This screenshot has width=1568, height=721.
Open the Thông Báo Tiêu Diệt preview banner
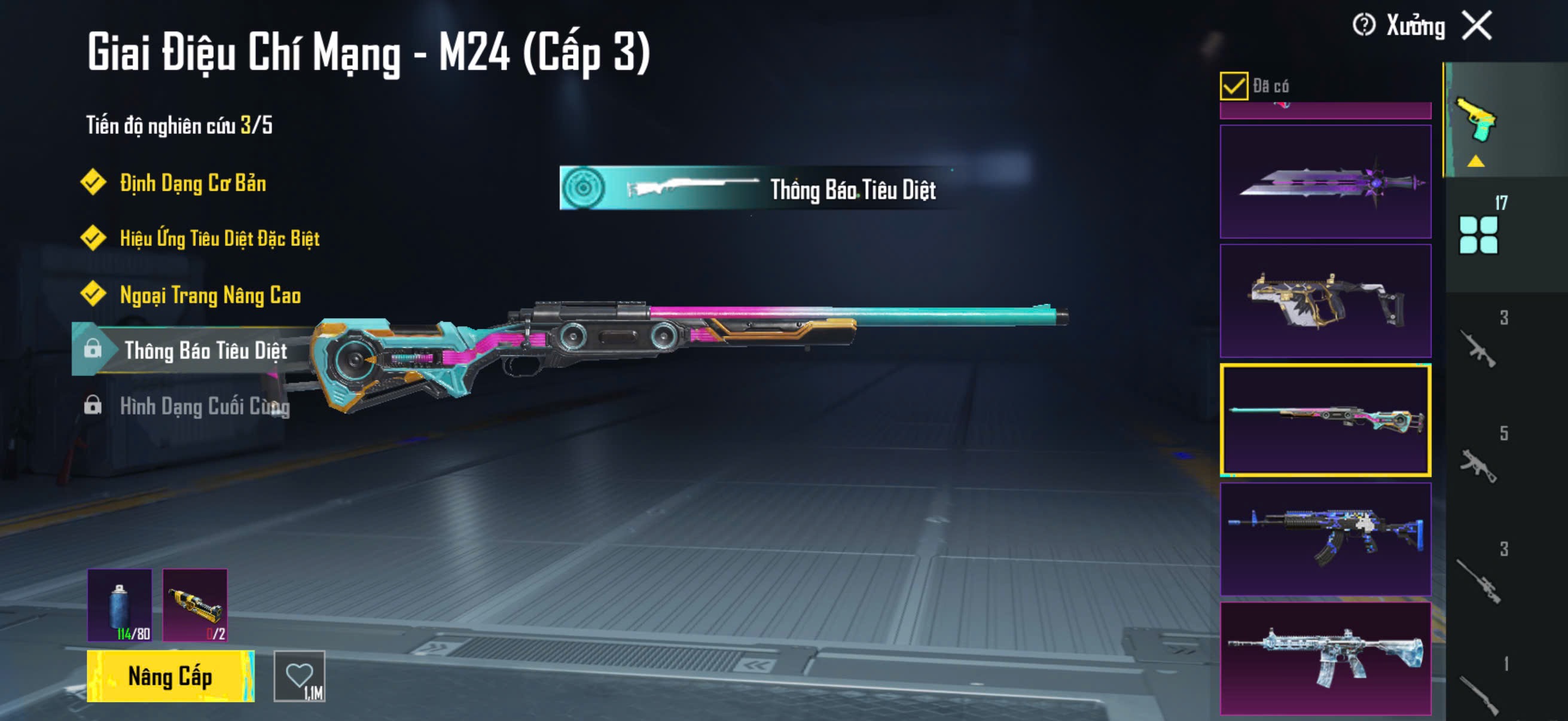point(755,188)
